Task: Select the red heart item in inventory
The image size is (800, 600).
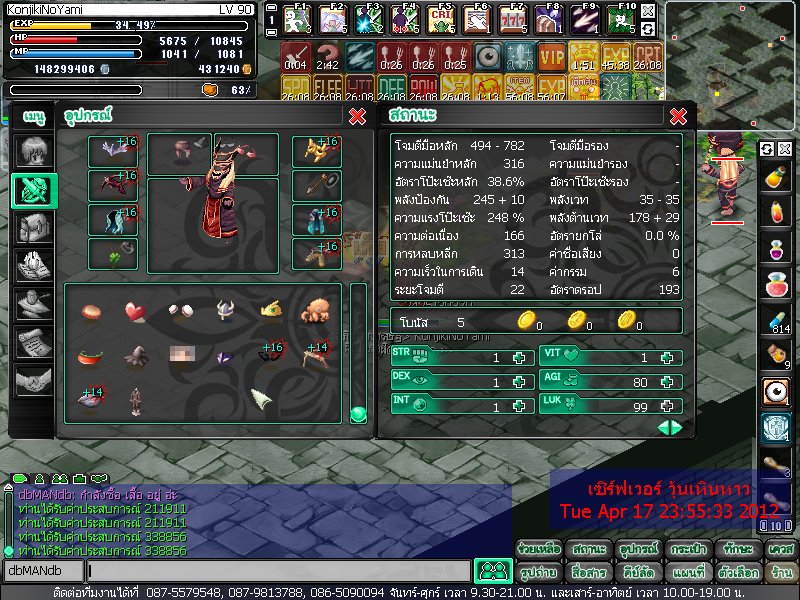Action: tap(135, 312)
